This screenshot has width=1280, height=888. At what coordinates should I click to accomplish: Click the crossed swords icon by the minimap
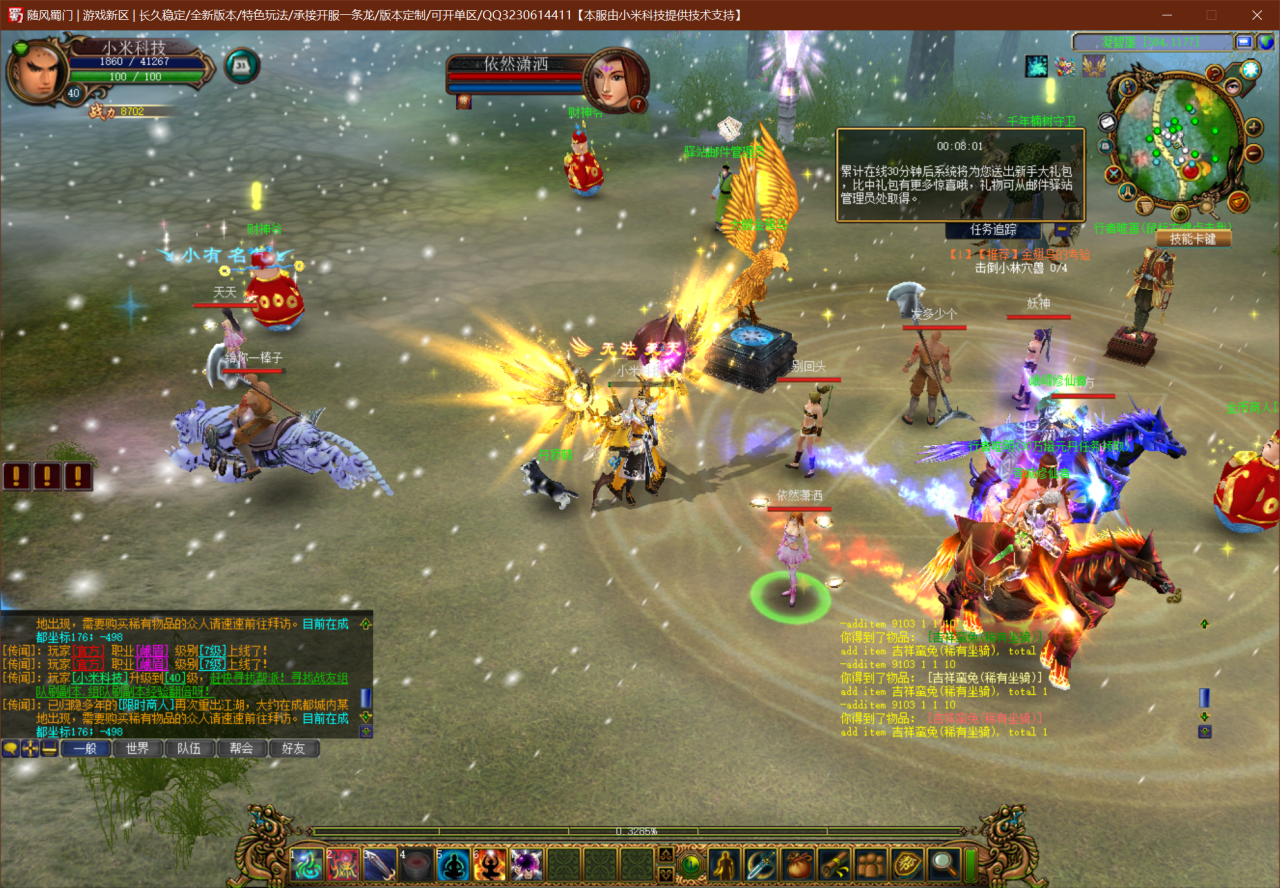(x=1114, y=174)
